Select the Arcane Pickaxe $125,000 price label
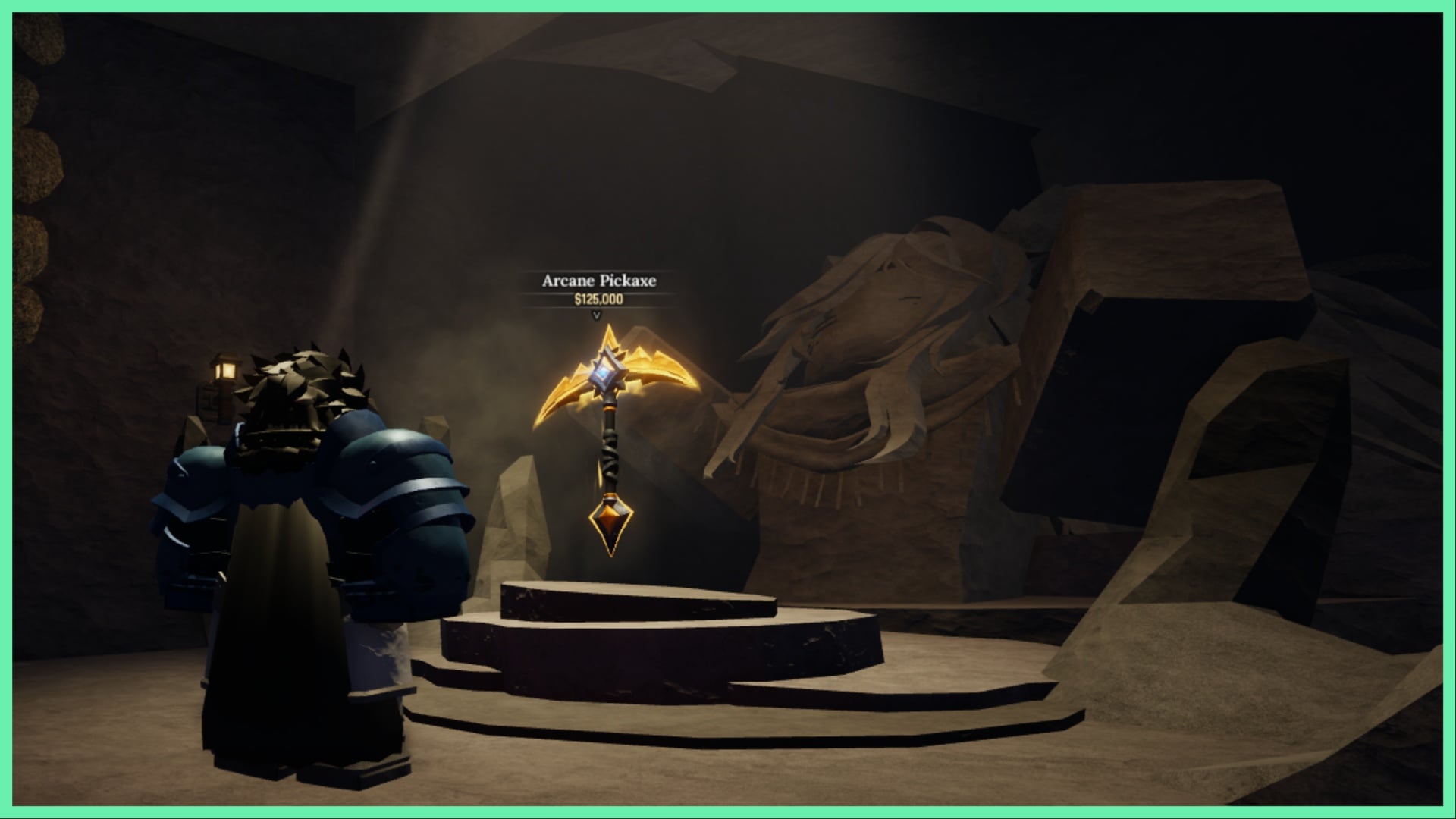The image size is (1456, 819). pos(598,299)
